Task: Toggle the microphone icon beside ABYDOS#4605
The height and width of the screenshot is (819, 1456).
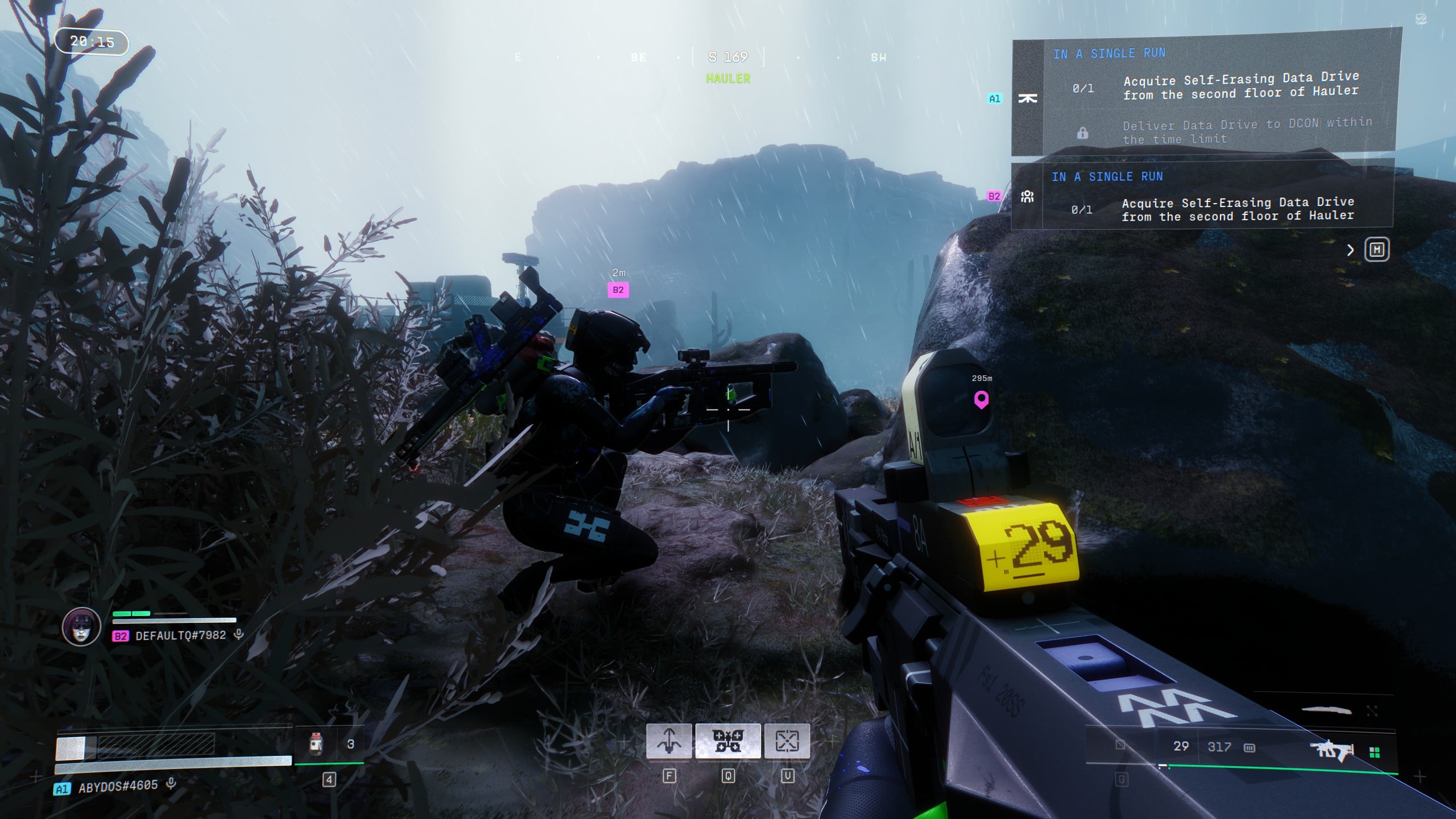Action: pos(171,784)
